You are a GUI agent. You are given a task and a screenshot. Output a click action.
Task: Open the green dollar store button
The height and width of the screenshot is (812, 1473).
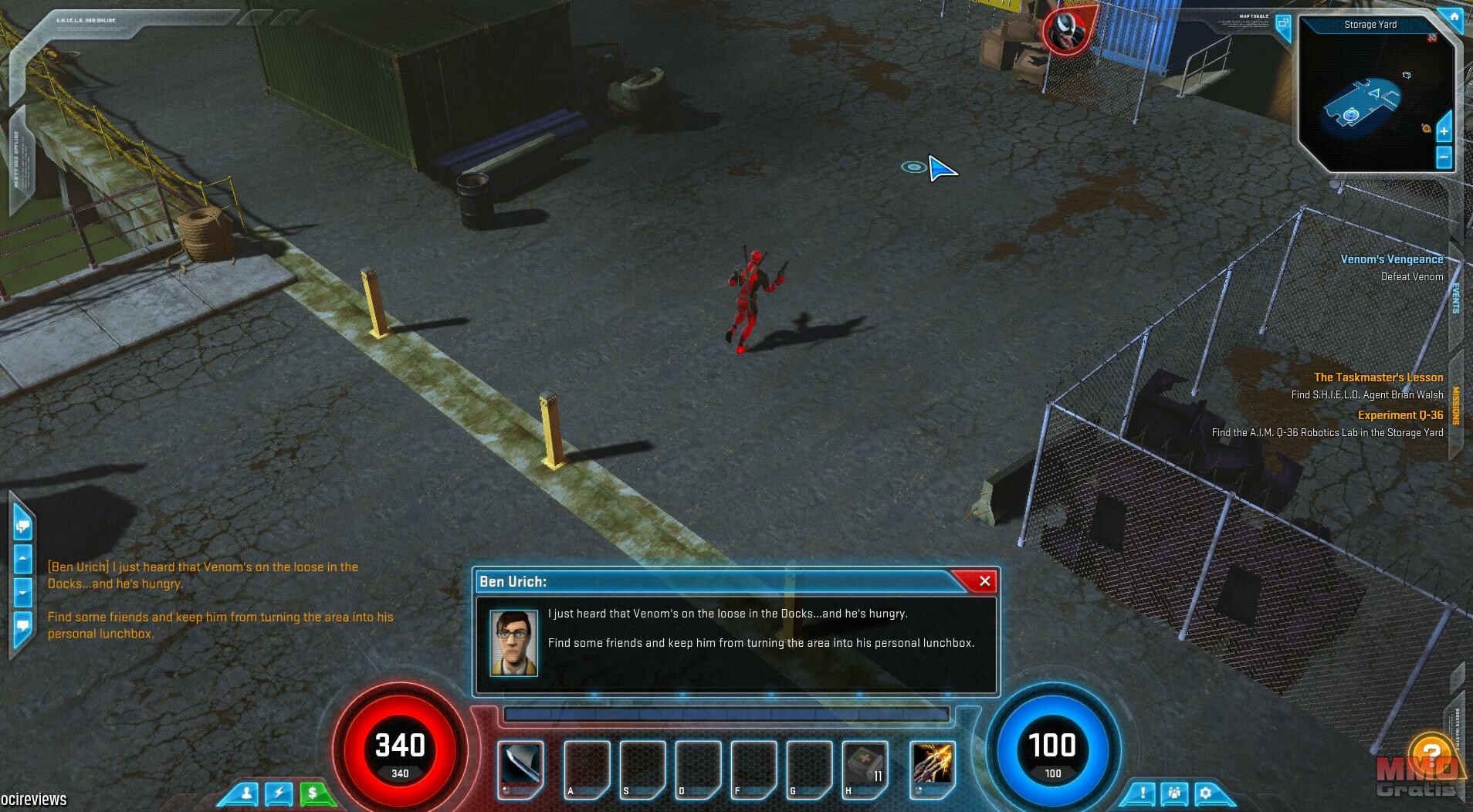coord(313,793)
